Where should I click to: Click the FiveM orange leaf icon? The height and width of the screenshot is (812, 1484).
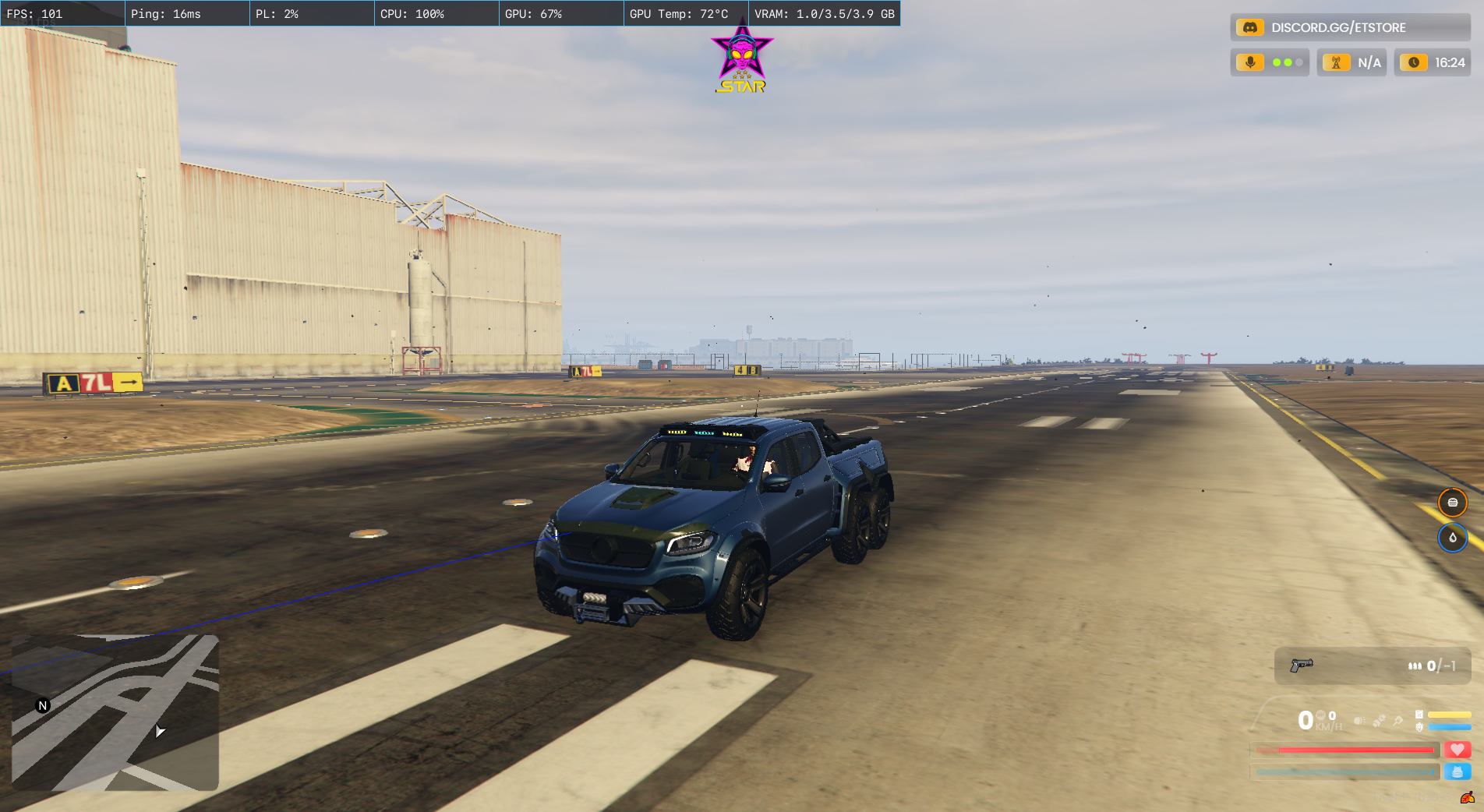[1468, 797]
